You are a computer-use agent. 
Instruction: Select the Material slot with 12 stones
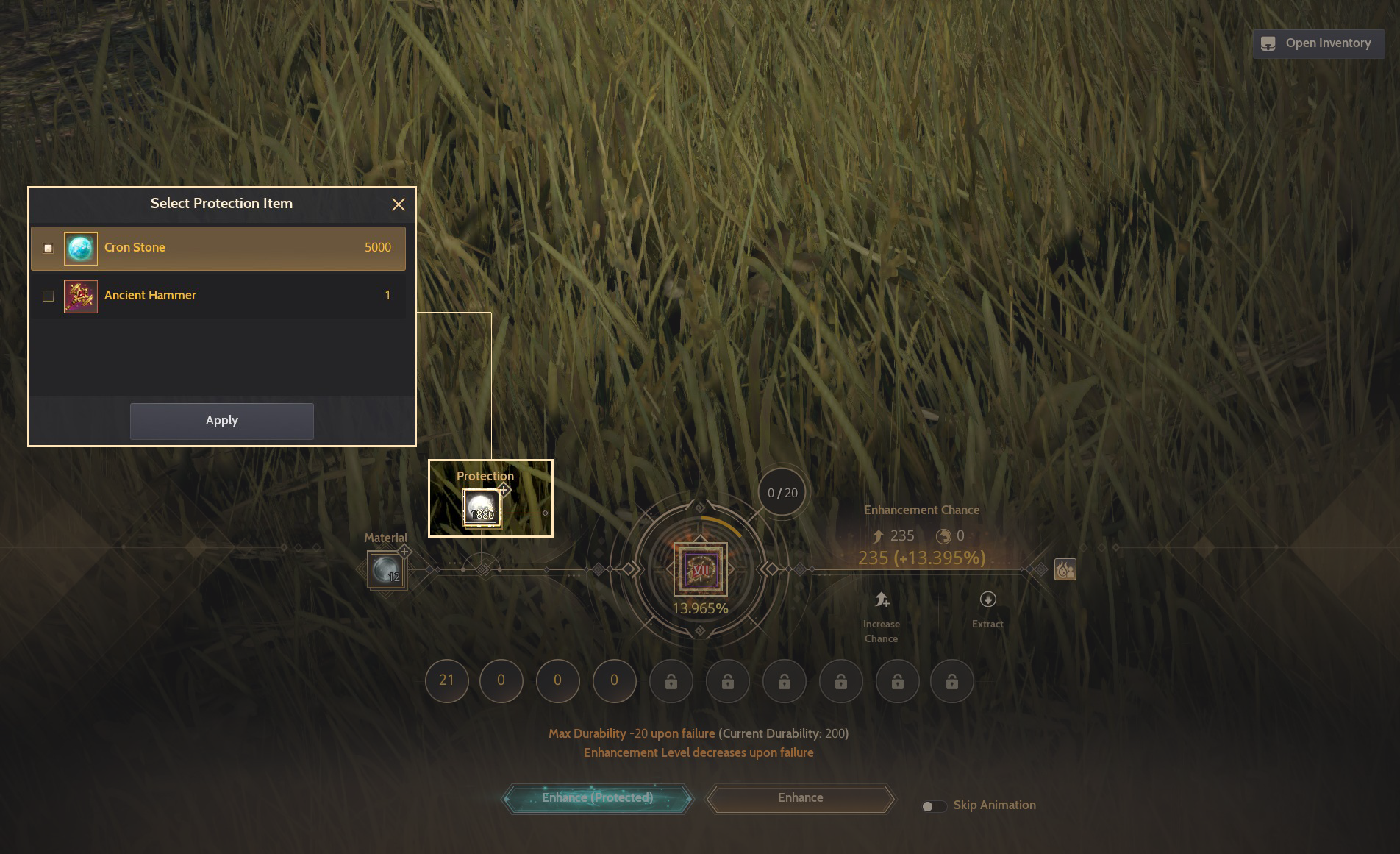tap(386, 570)
